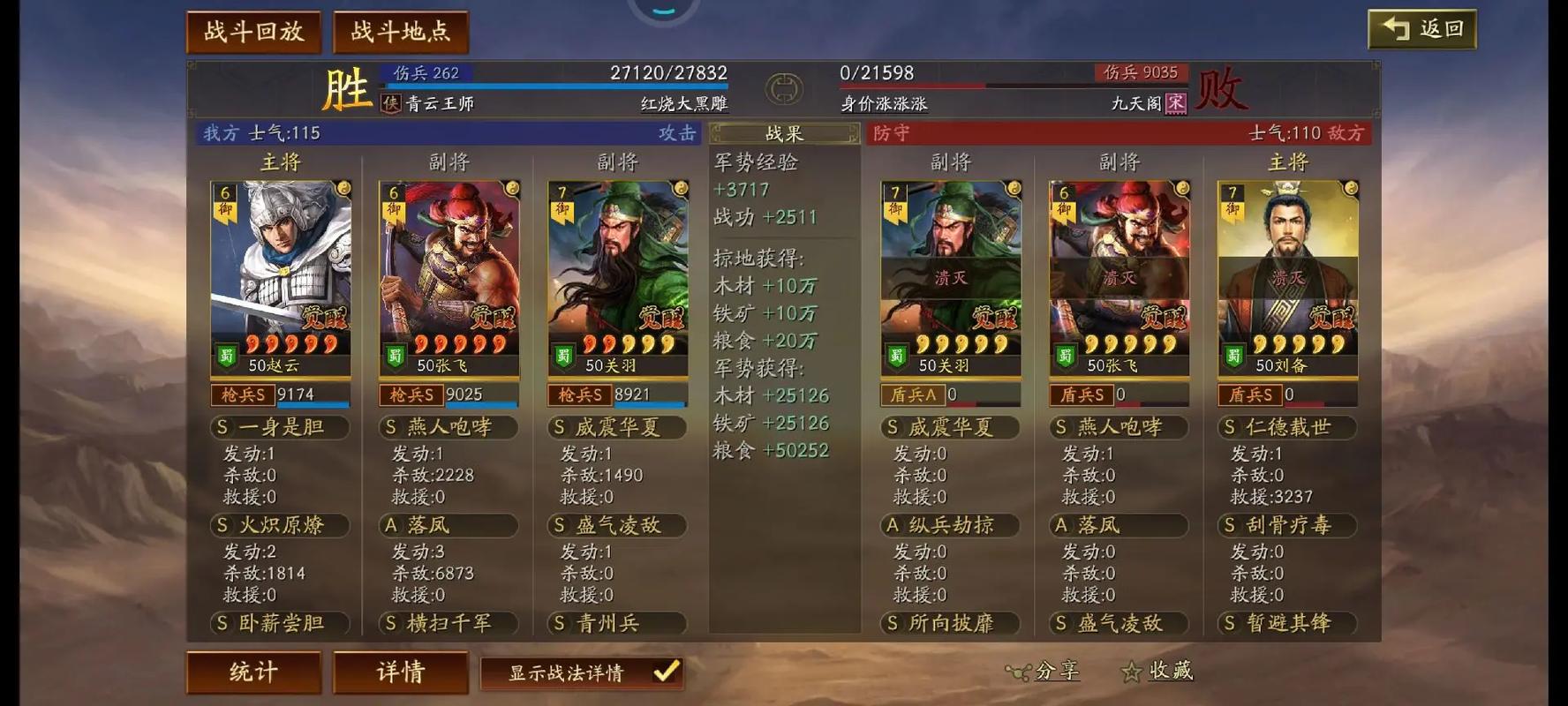The image size is (1568, 706).
Task: Select the 战果 panel tab
Action: tap(782, 134)
